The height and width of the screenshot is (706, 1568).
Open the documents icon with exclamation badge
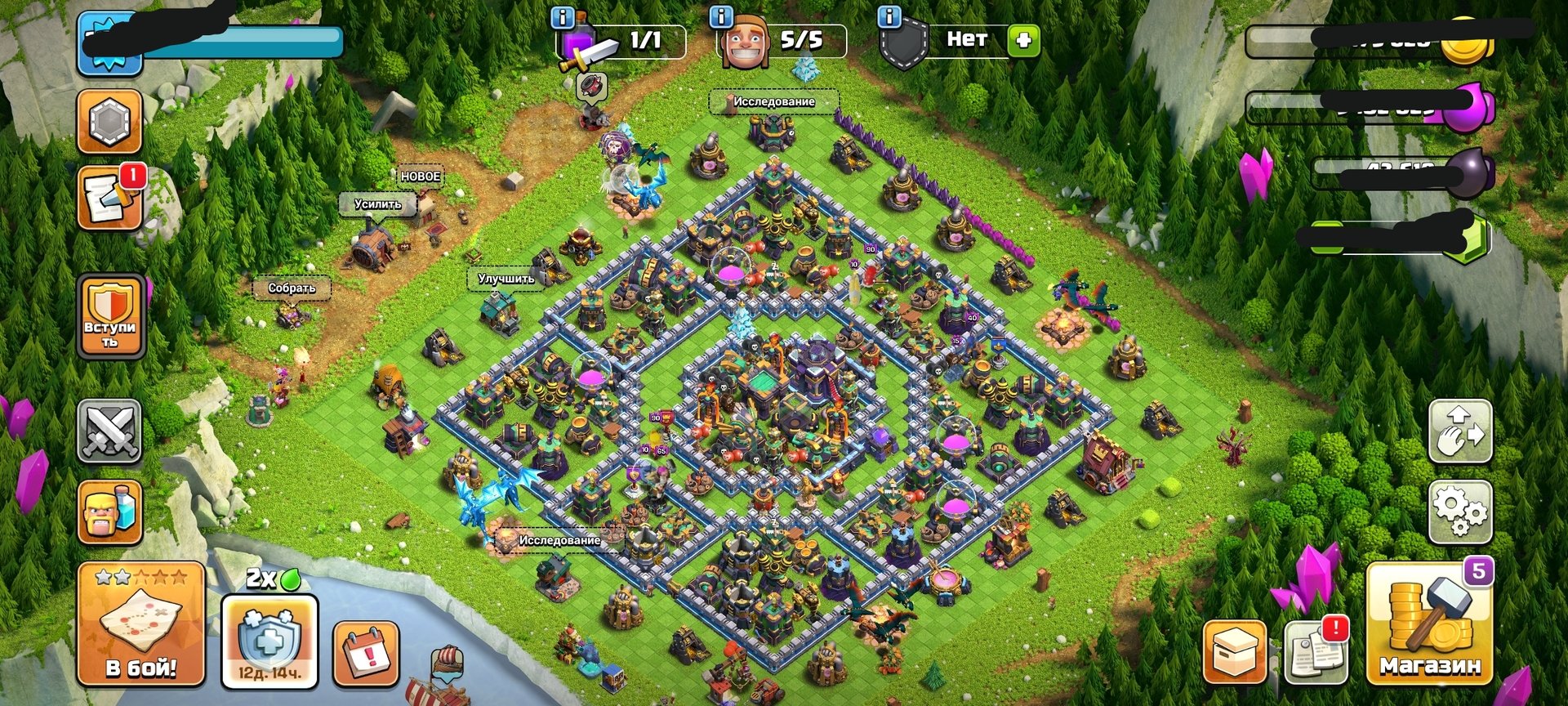(1316, 652)
